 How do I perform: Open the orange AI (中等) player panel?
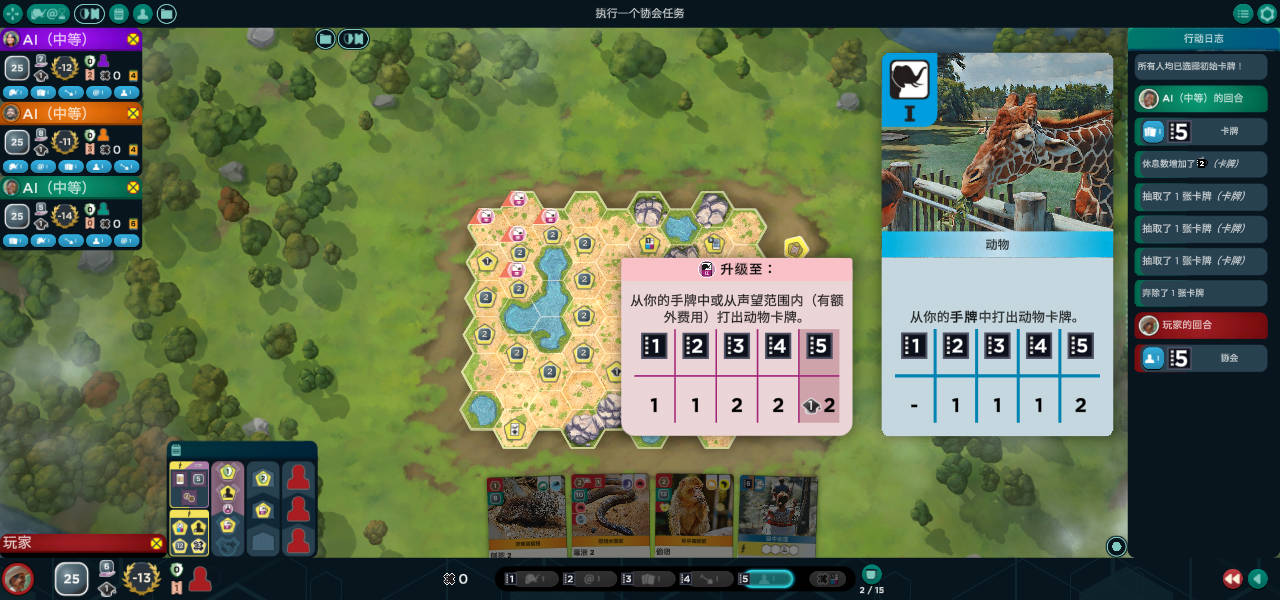click(x=70, y=113)
